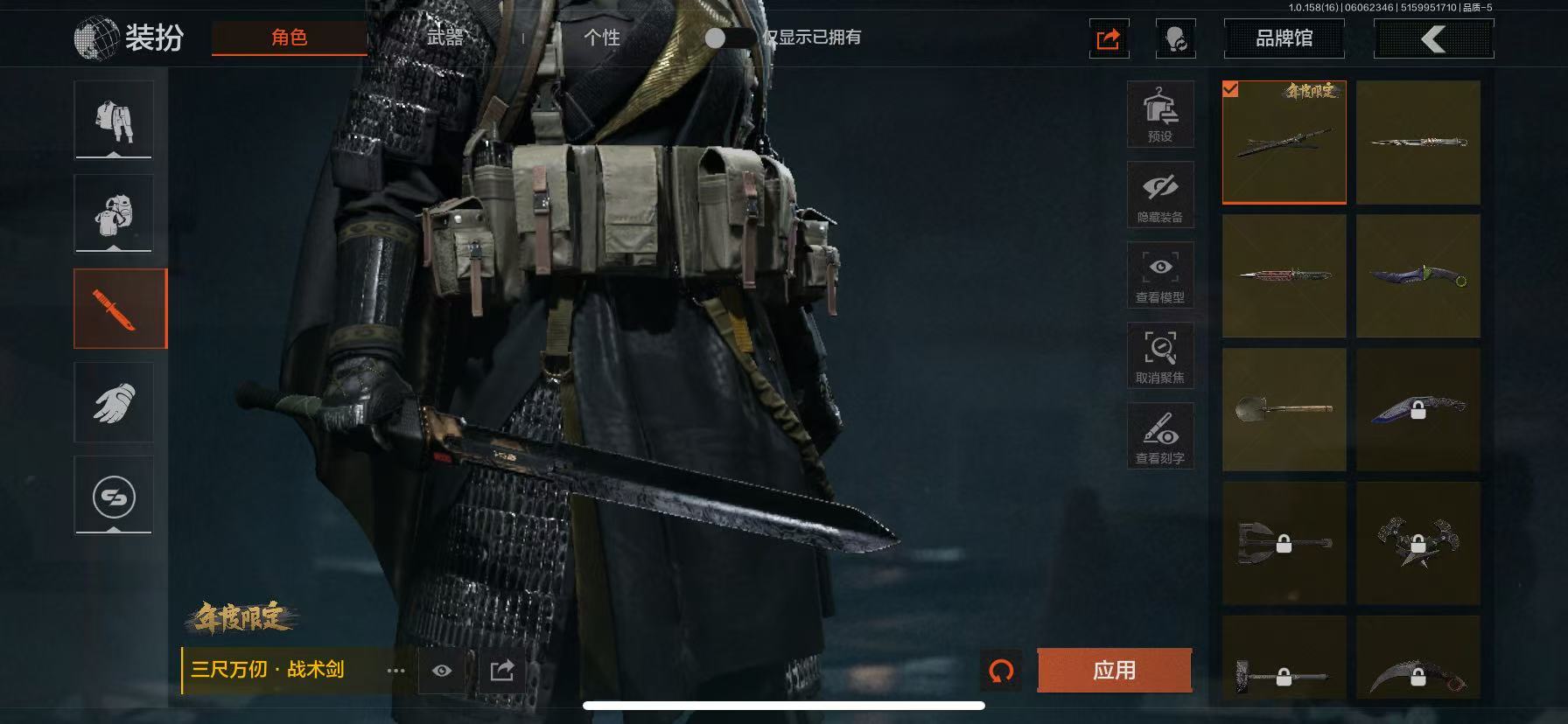The height and width of the screenshot is (724, 1568).
Task: Switch to the 个性 tab
Action: (601, 38)
